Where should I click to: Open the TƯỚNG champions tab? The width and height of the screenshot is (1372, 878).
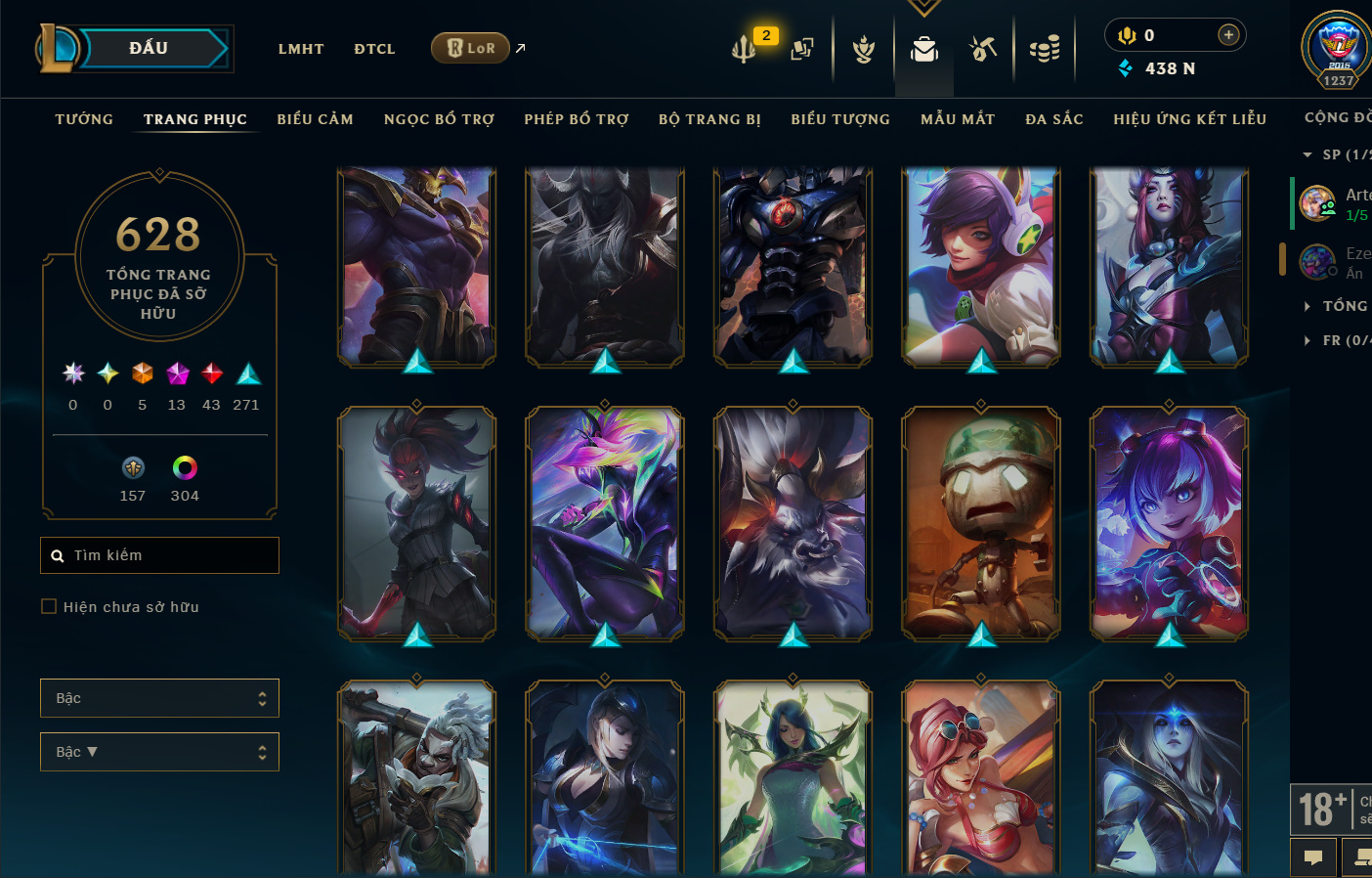[x=84, y=119]
